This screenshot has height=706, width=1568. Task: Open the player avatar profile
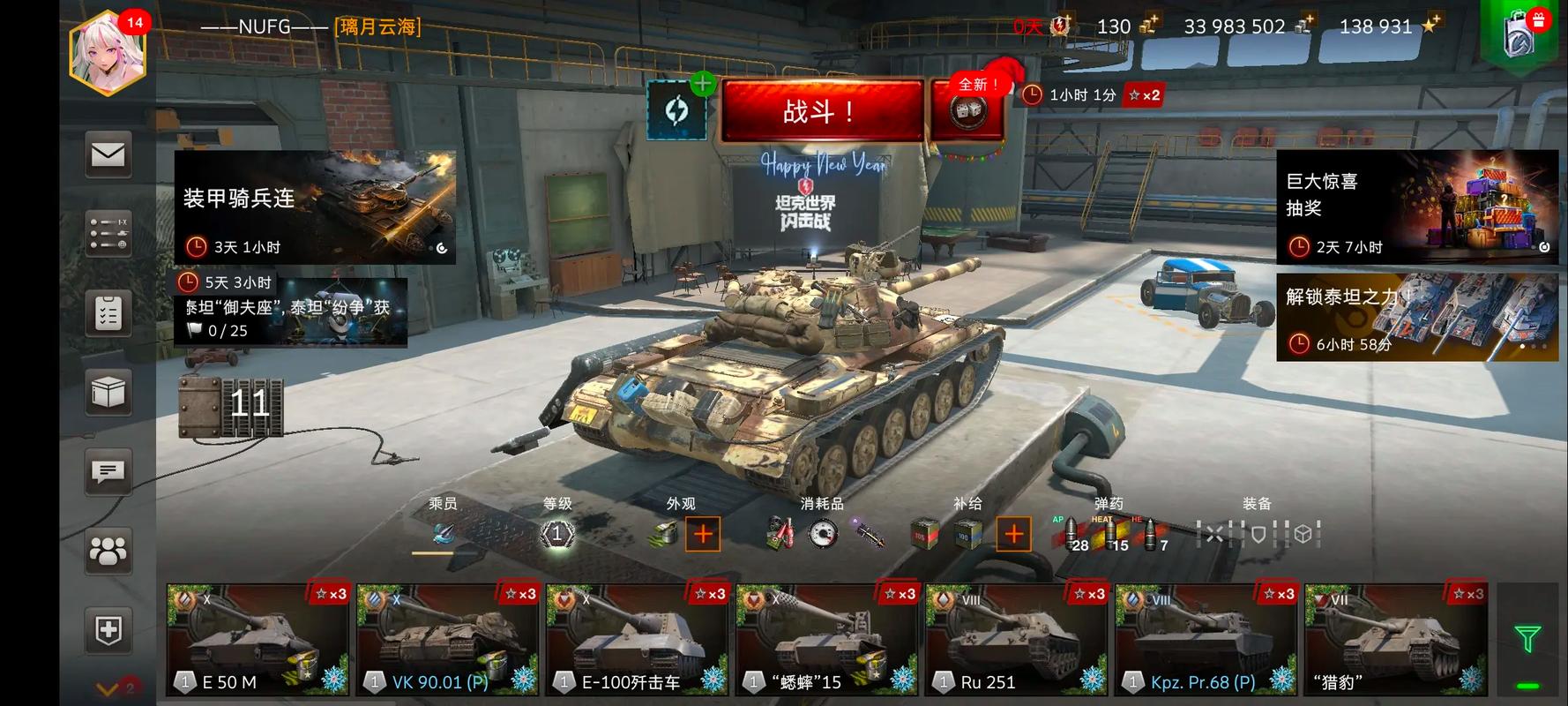coord(108,51)
